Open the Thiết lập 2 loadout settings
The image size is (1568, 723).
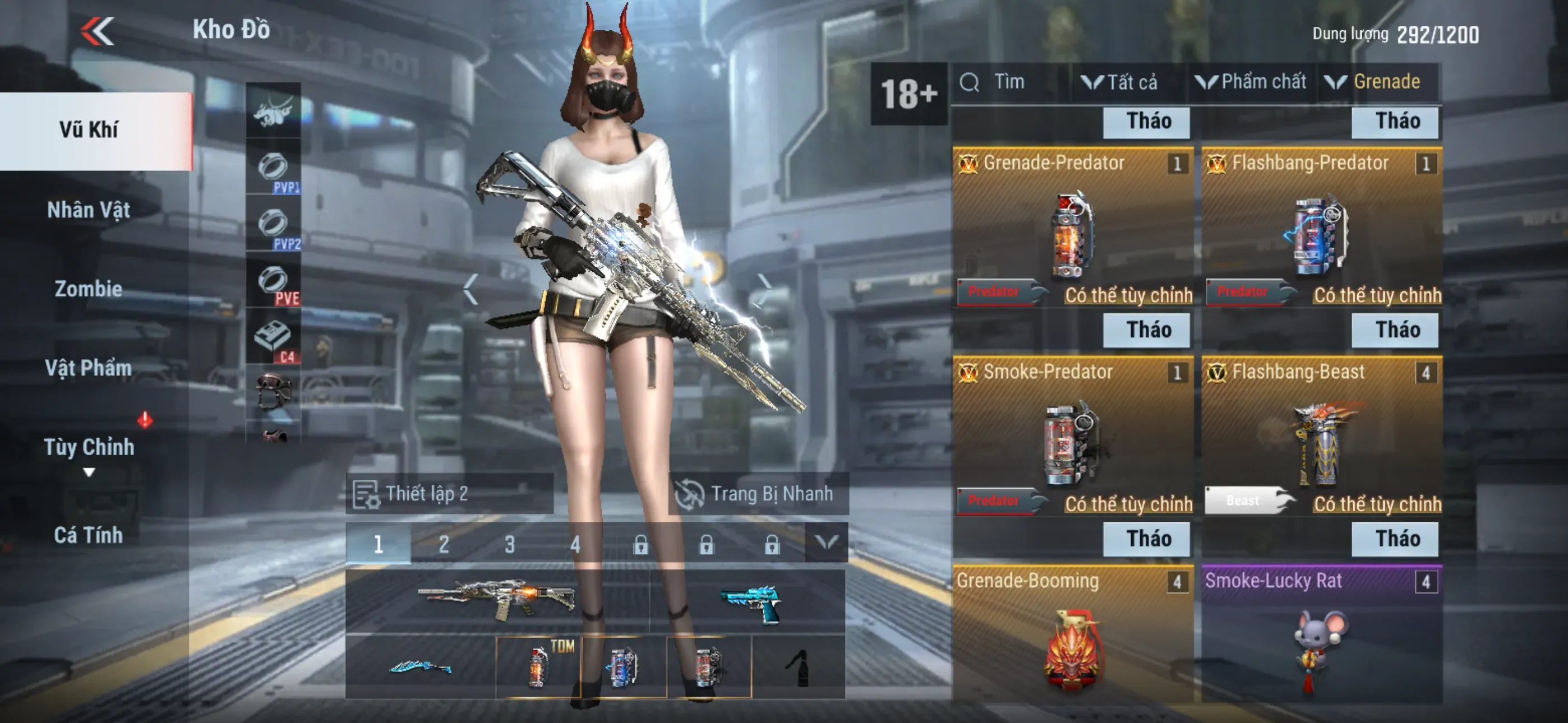coord(449,494)
